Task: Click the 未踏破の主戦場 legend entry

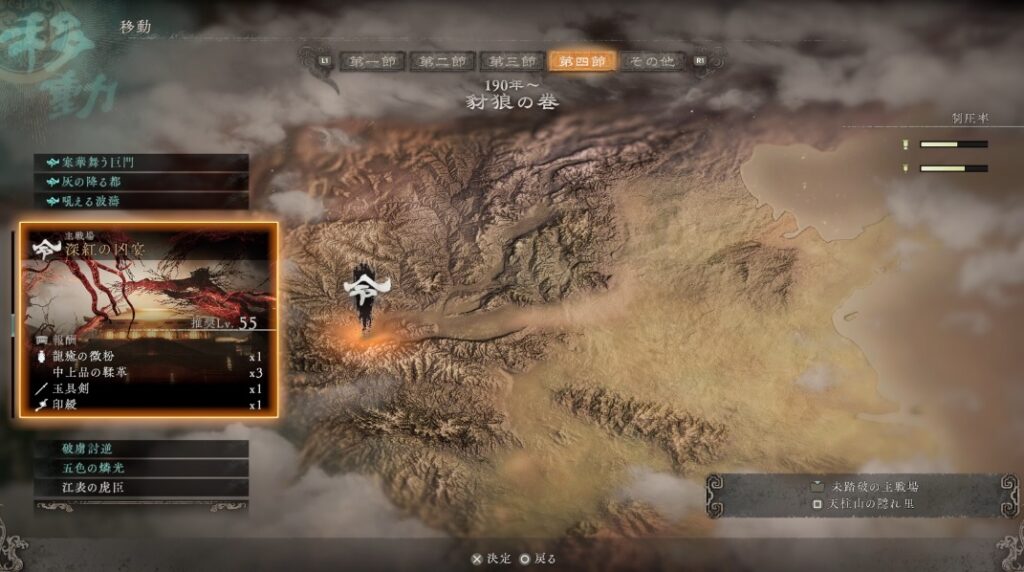Action: click(x=863, y=486)
